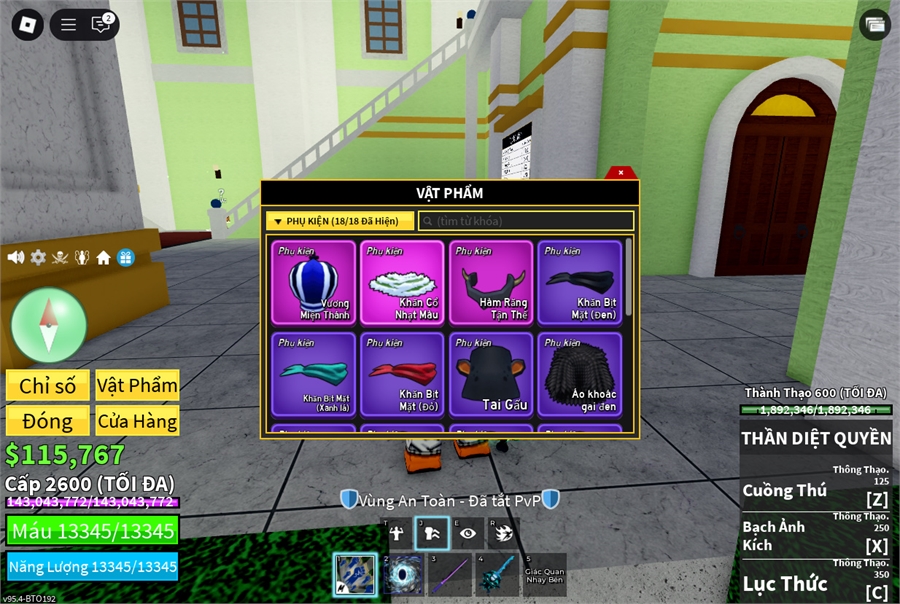This screenshot has width=900, height=604.
Task: Select the Vương Miện Thánh accessory
Action: tap(313, 282)
